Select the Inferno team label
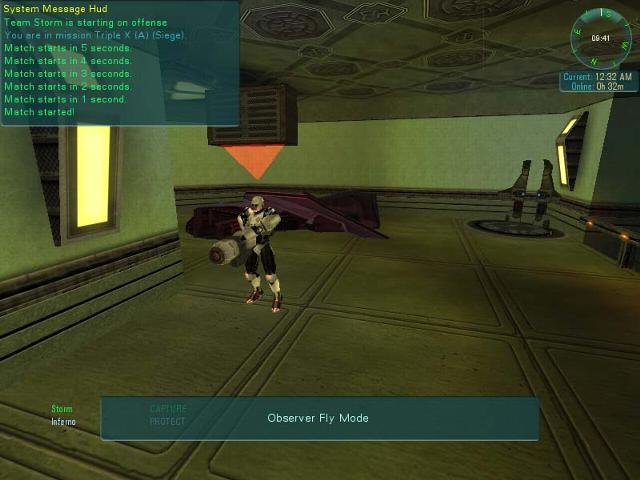 [63, 421]
